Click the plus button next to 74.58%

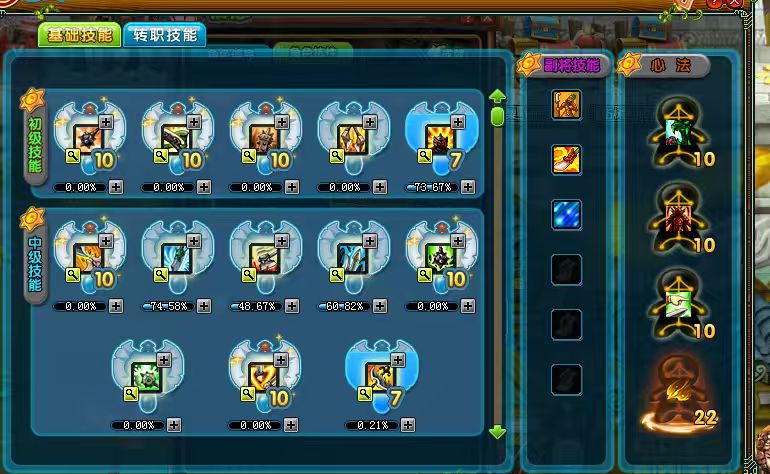[204, 306]
